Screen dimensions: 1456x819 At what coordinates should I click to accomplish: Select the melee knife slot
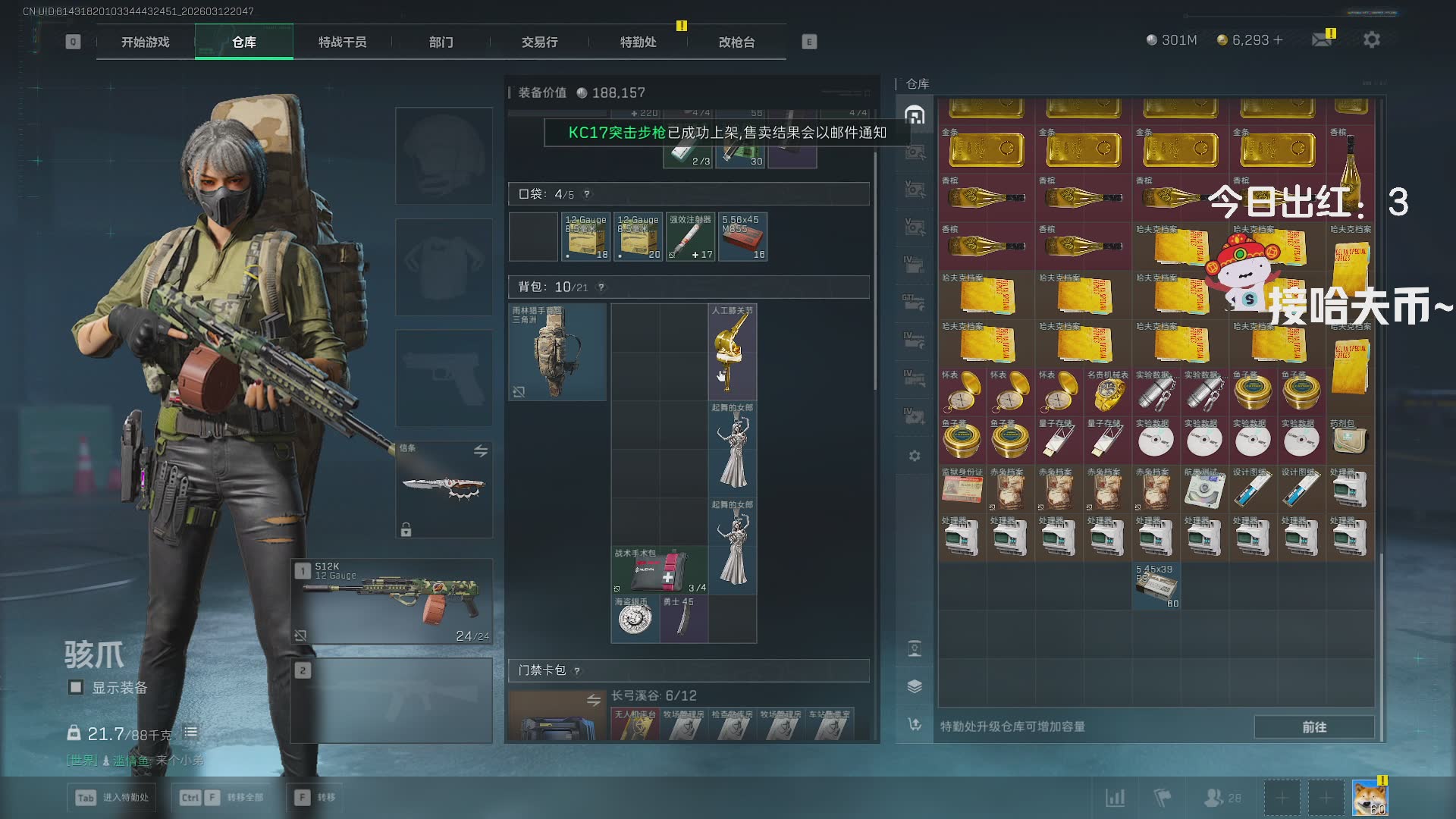click(x=444, y=489)
